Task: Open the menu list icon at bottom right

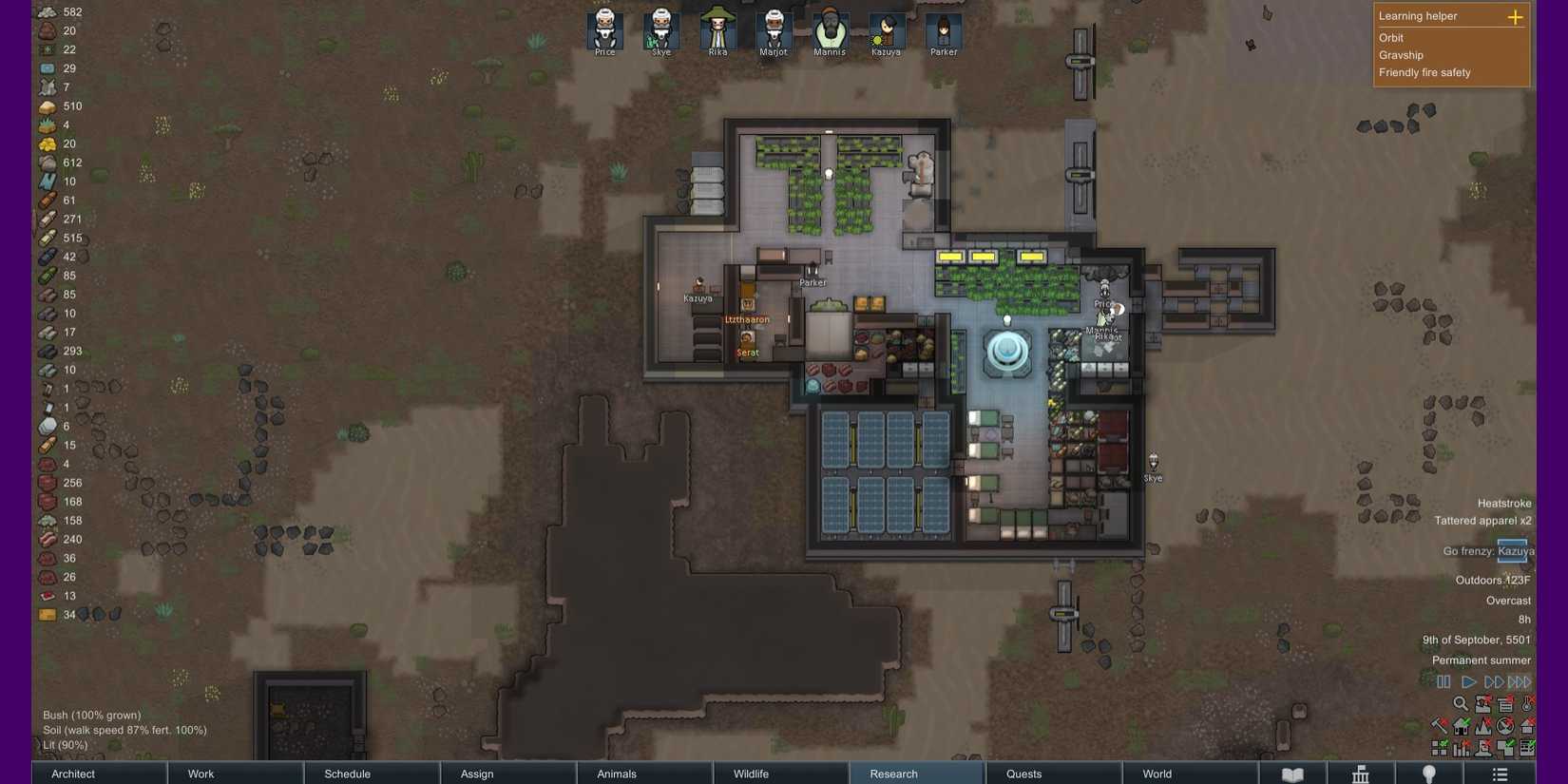Action: click(1500, 773)
